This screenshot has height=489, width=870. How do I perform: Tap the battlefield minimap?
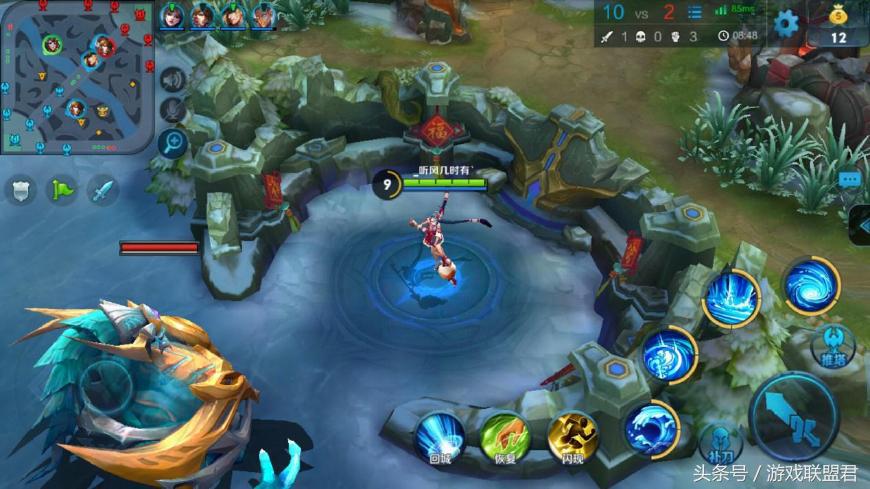pos(77,78)
